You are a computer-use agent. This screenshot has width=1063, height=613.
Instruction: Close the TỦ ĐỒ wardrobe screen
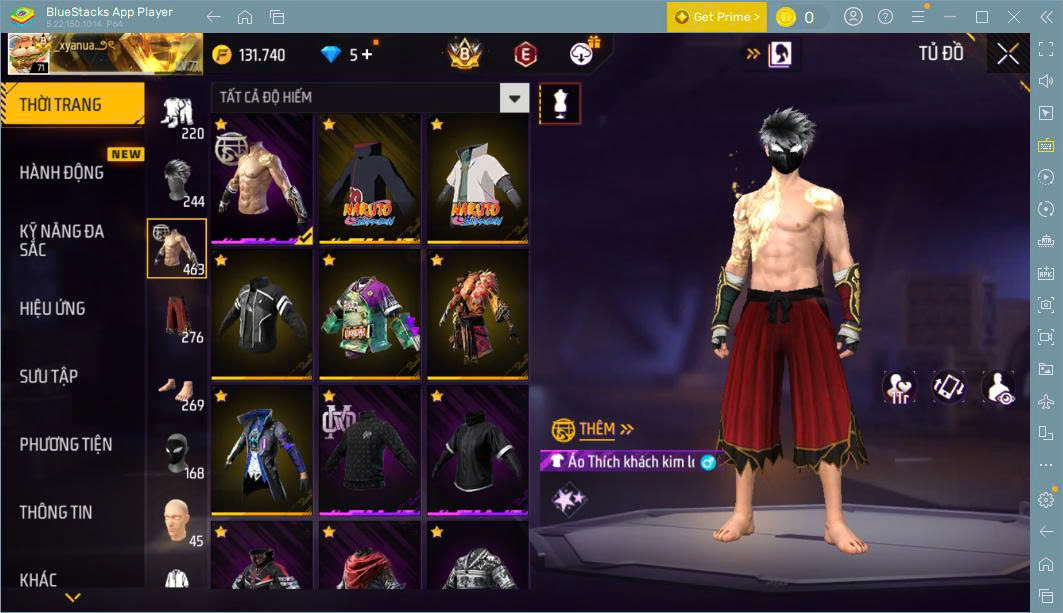pos(1008,54)
